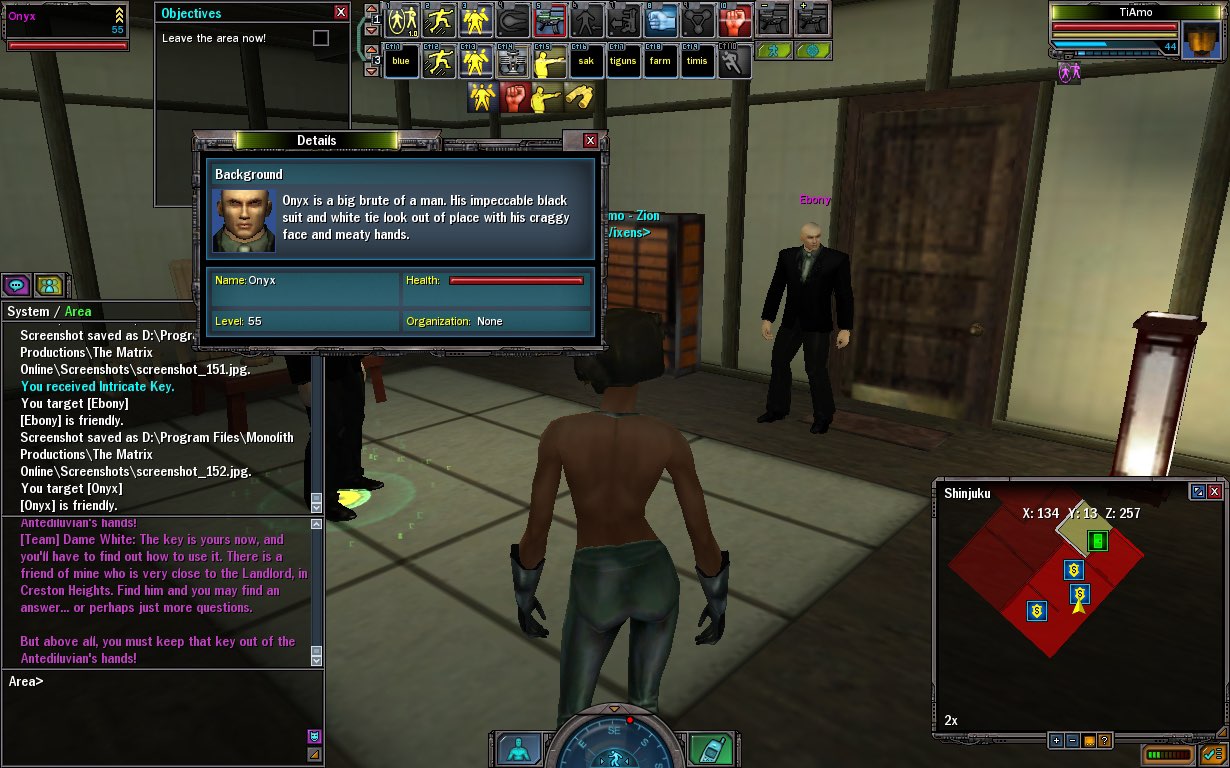The height and width of the screenshot is (768, 1230).
Task: Zoom in the minimap with the plus button
Action: tap(1056, 741)
